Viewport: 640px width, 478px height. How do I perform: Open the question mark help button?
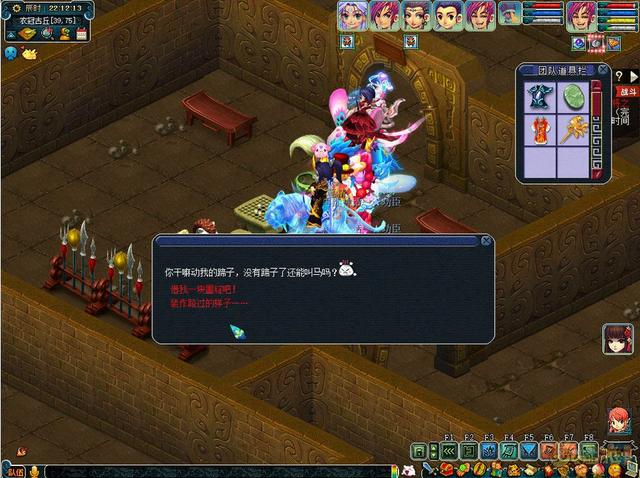tap(621, 74)
